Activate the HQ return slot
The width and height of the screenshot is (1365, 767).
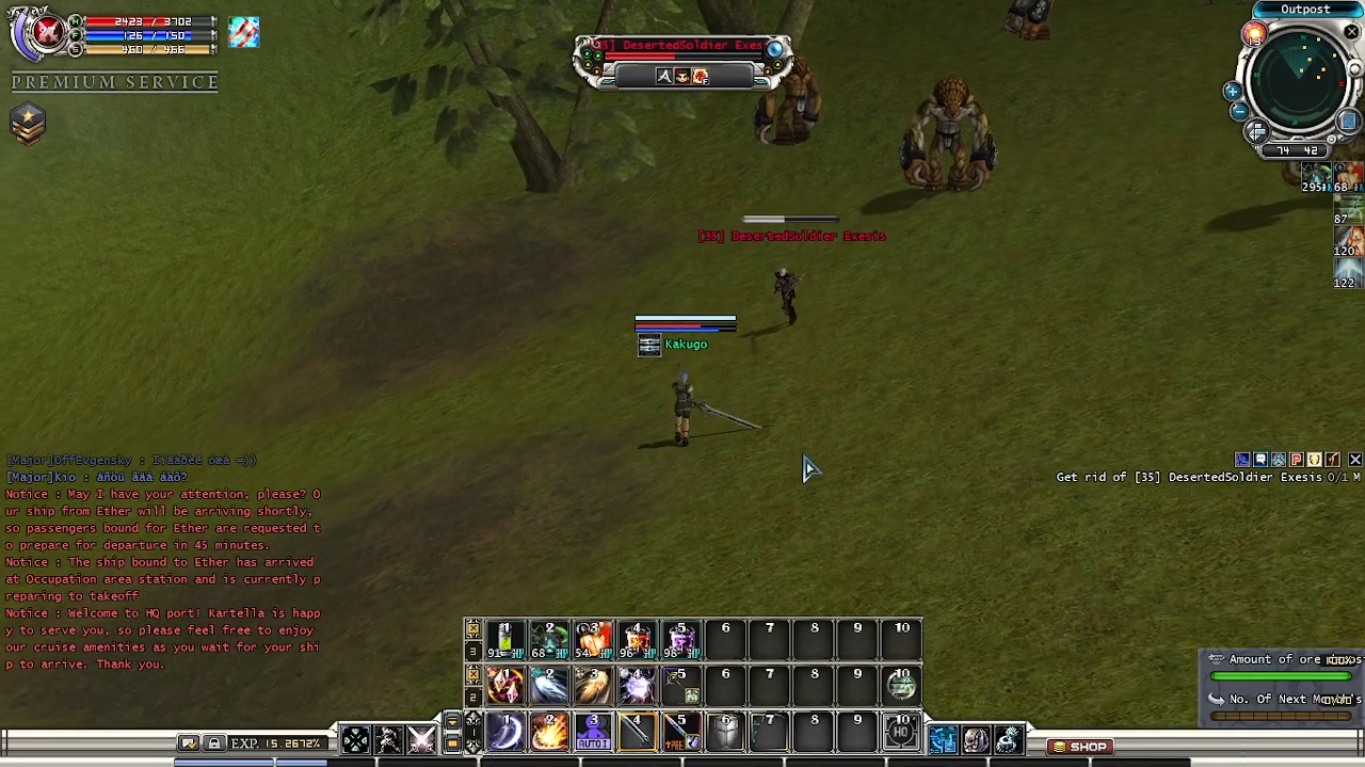(x=901, y=732)
